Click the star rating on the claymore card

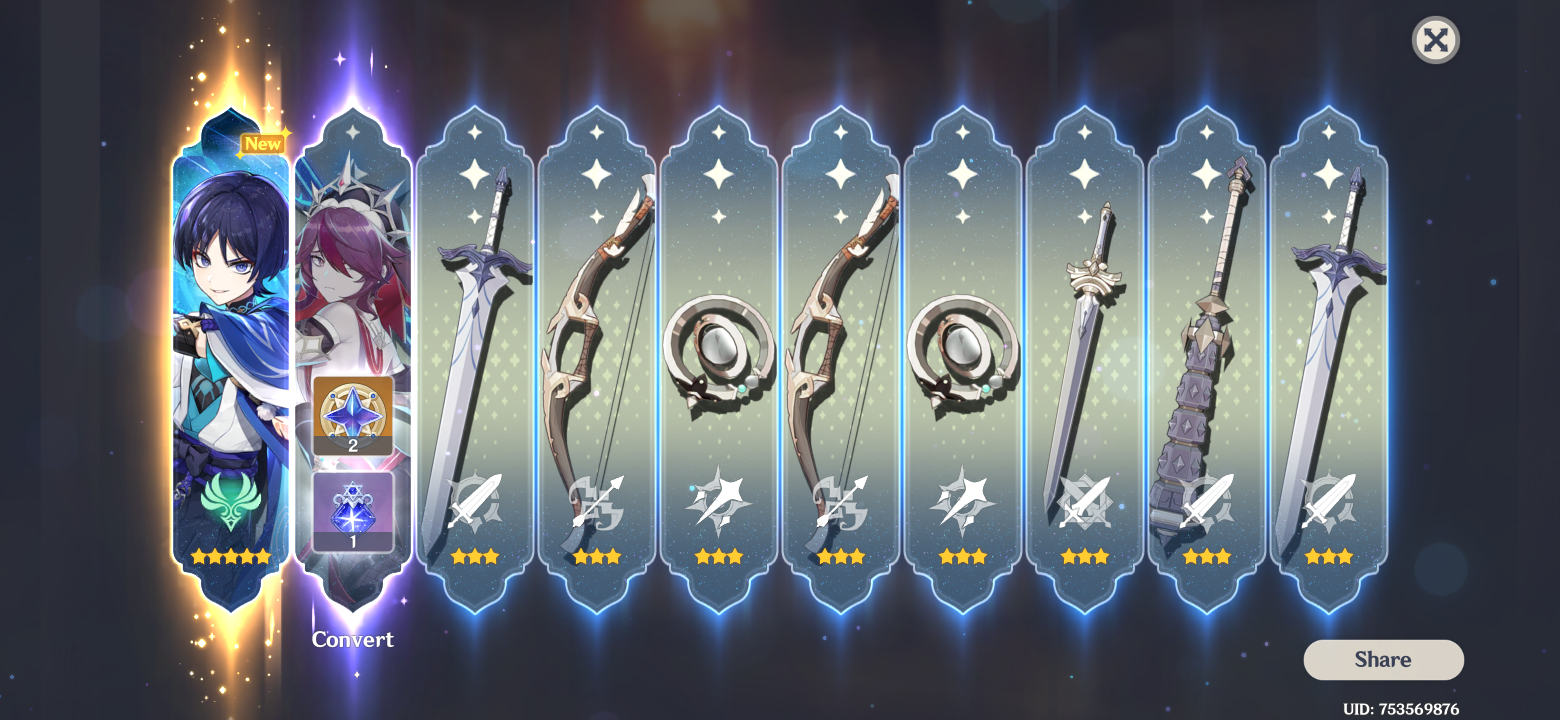pyautogui.click(x=1206, y=556)
